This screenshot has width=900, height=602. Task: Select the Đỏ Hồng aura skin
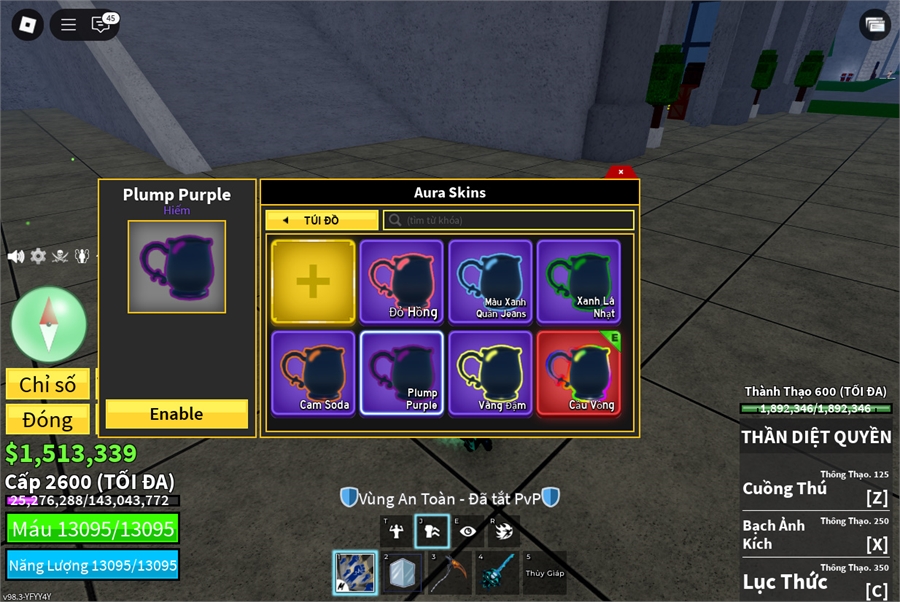click(x=401, y=283)
